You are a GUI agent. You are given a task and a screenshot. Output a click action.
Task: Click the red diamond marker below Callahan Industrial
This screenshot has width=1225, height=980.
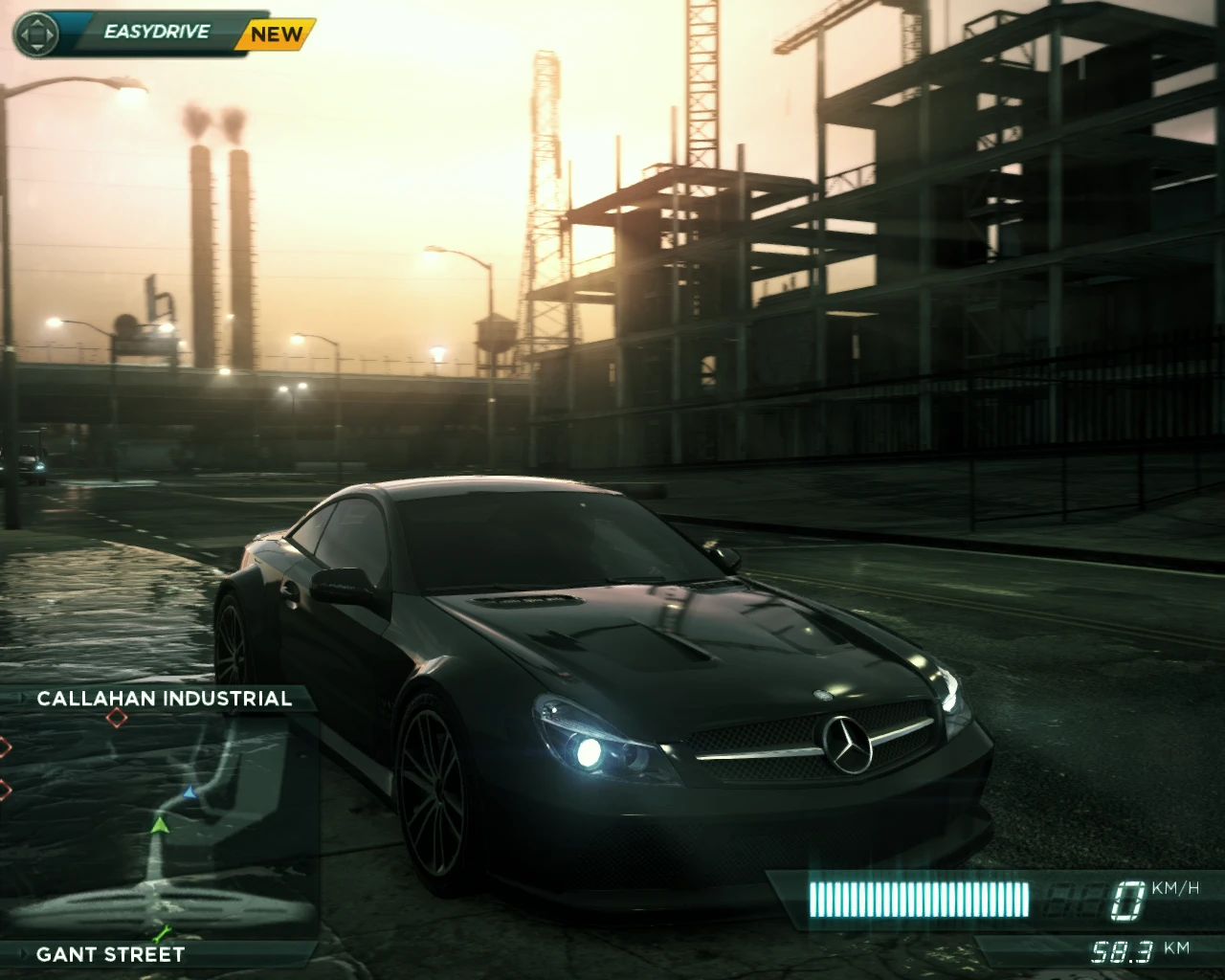pyautogui.click(x=117, y=718)
